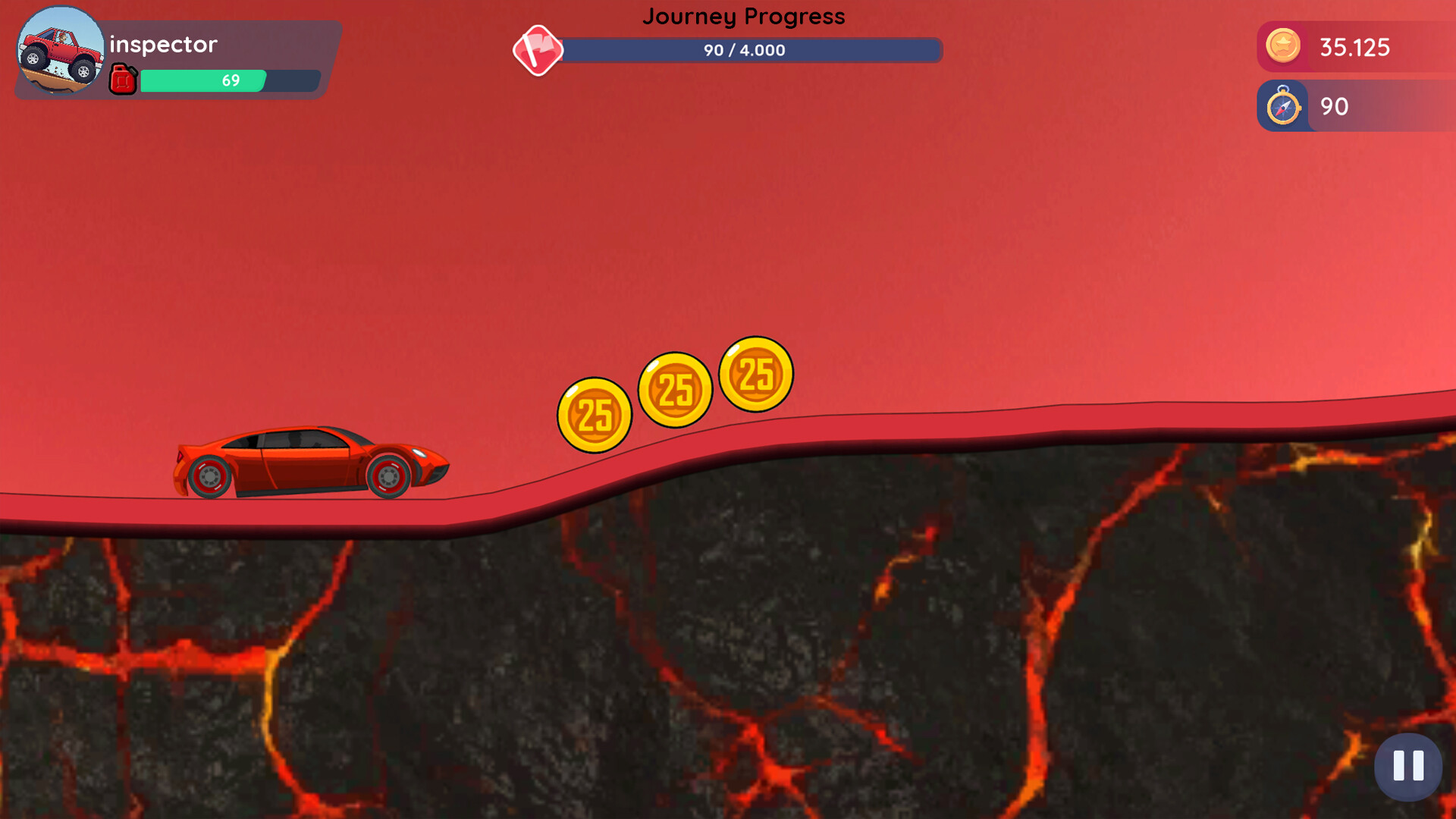The image size is (1456, 819).
Task: Collect the leftmost 25 coin
Action: pyautogui.click(x=595, y=415)
